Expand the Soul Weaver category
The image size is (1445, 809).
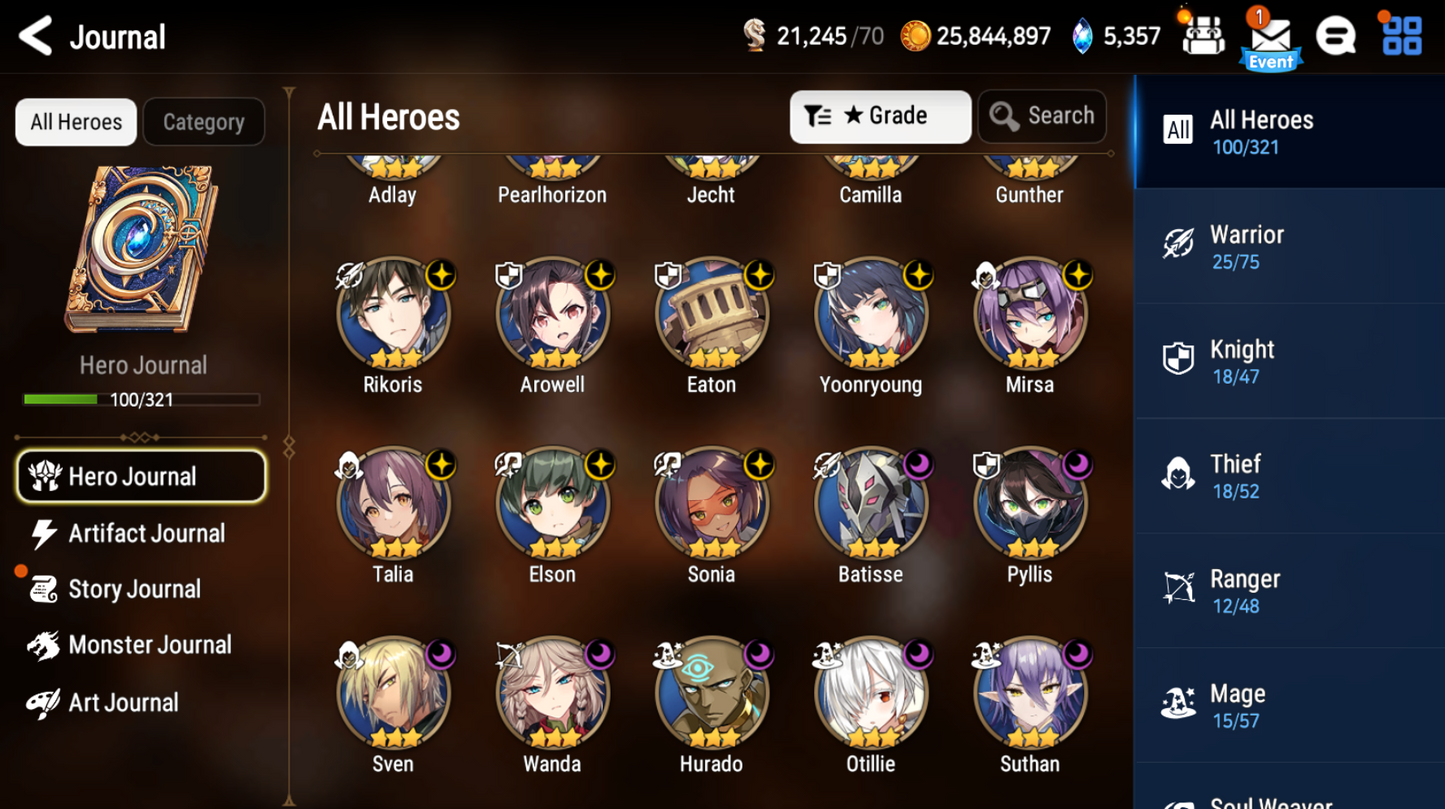(1288, 798)
